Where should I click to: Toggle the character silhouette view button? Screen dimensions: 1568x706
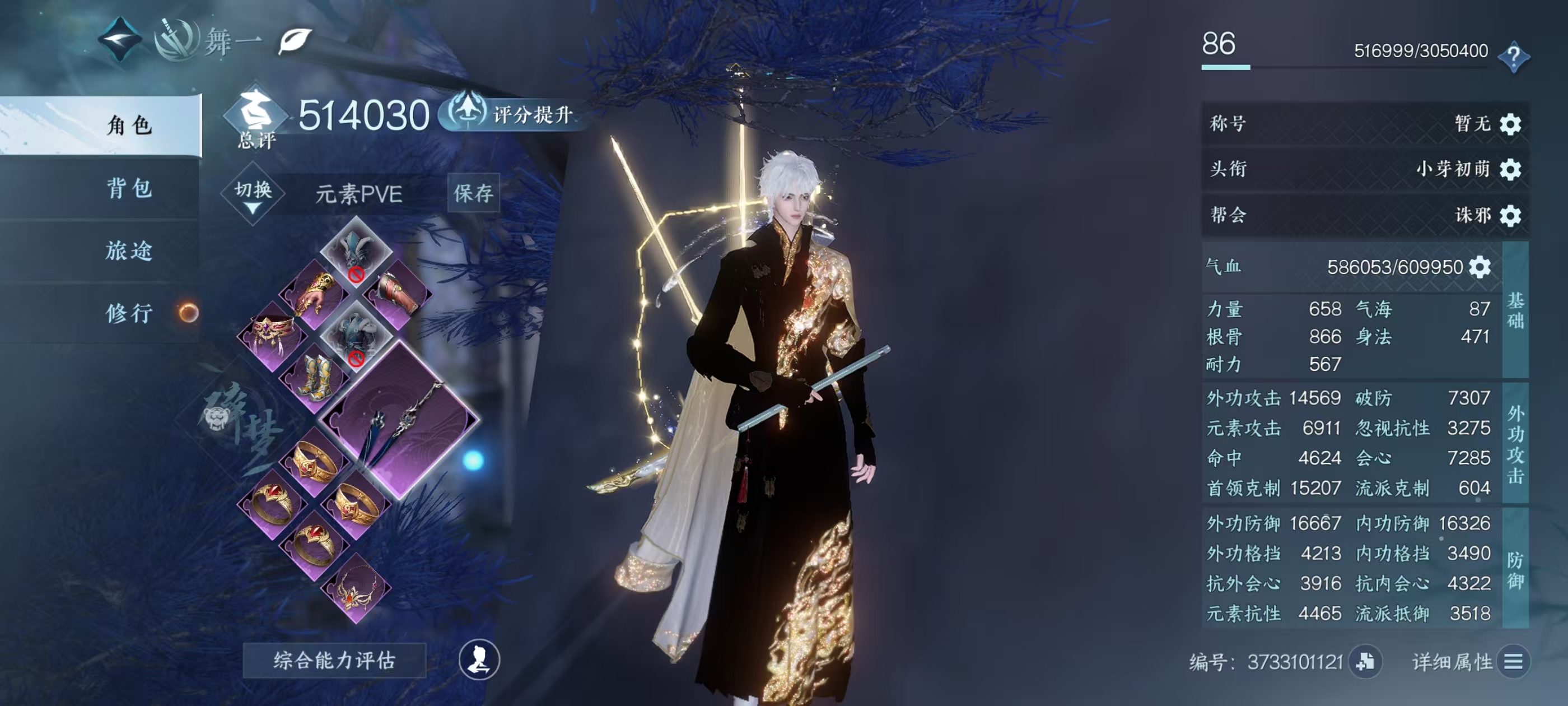point(479,659)
